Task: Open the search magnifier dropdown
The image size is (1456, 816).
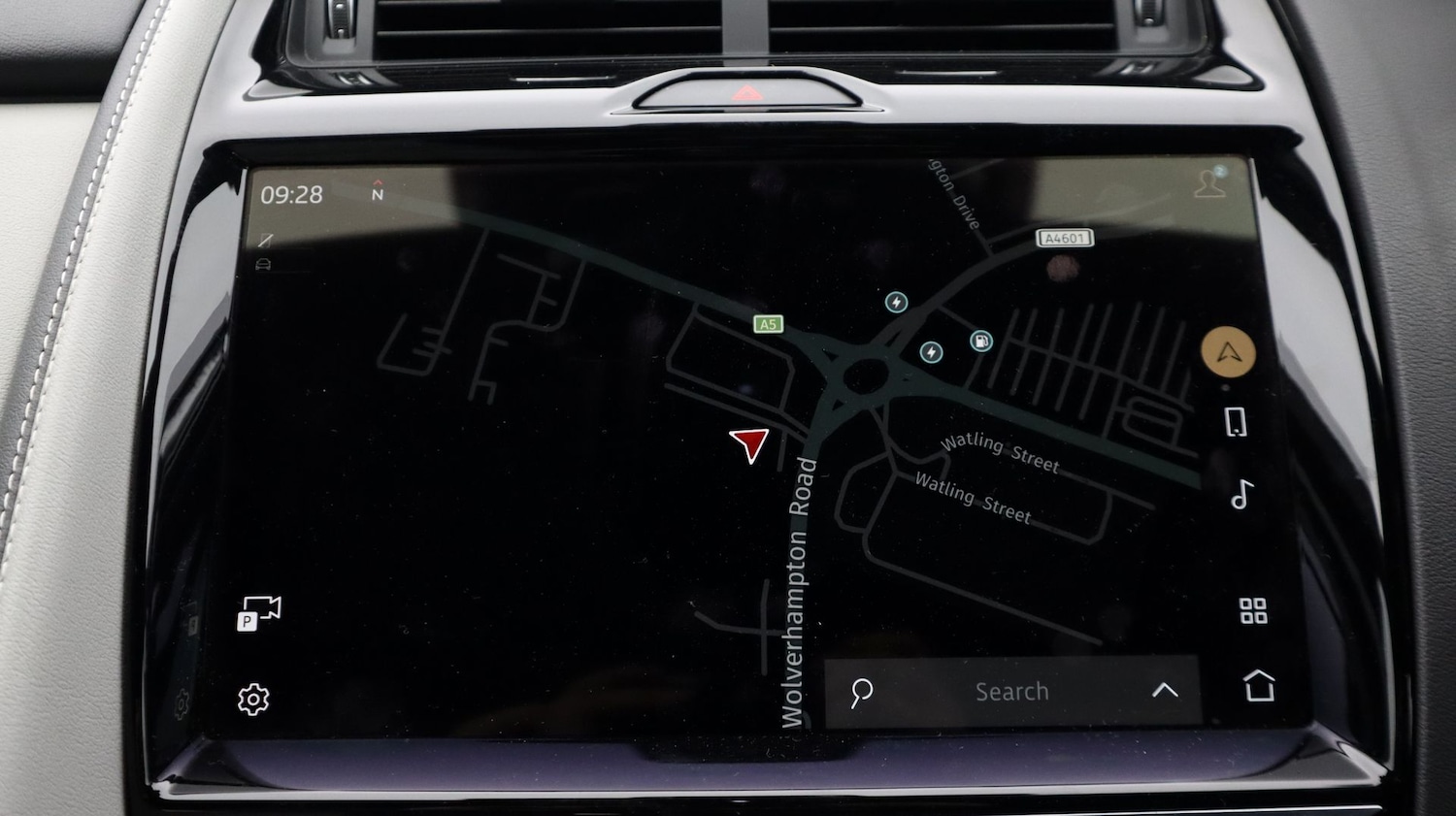Action: [860, 692]
